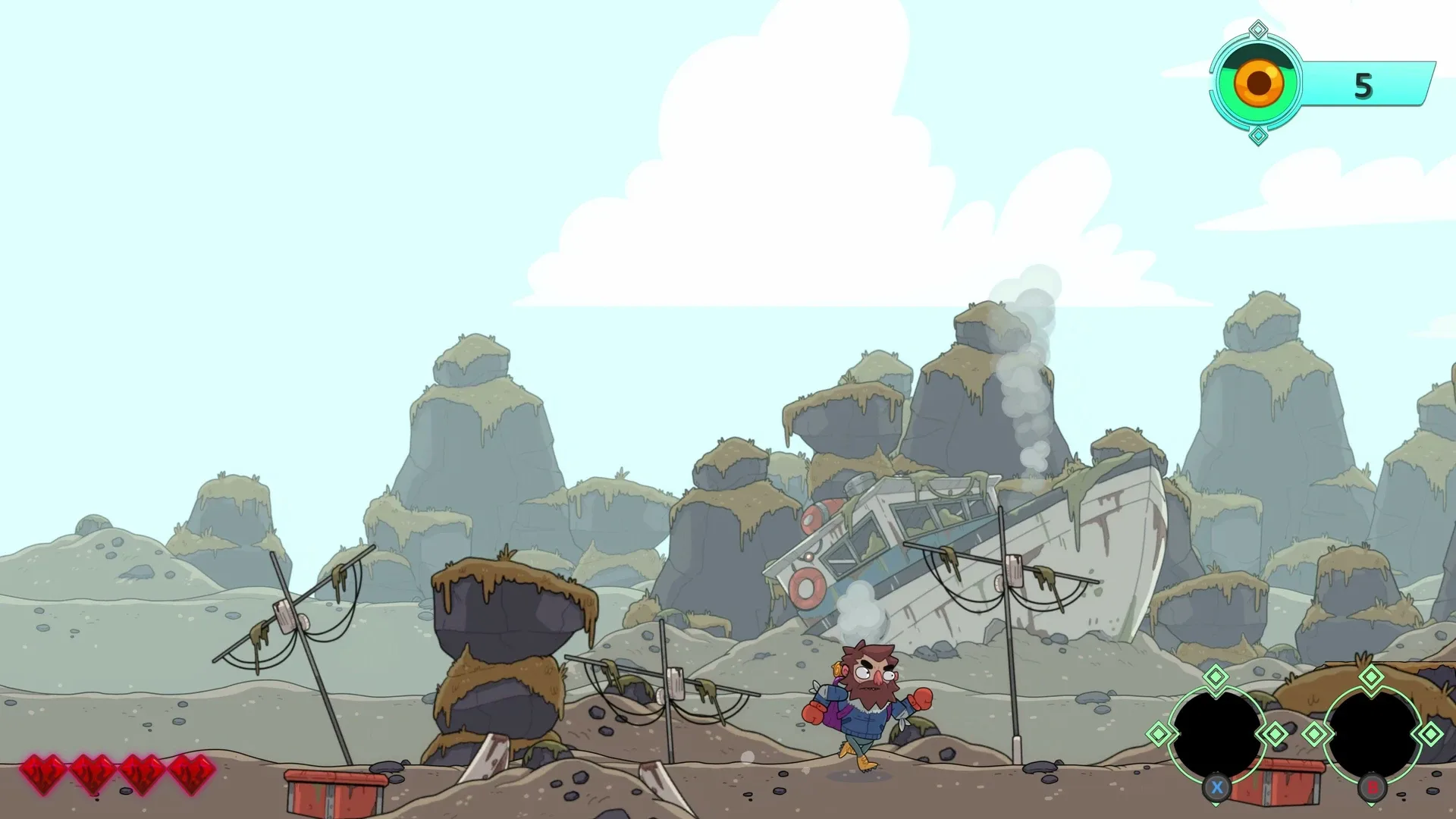Toggle the diamond marker below the eye counter
The height and width of the screenshot is (819, 1456).
(x=1257, y=136)
